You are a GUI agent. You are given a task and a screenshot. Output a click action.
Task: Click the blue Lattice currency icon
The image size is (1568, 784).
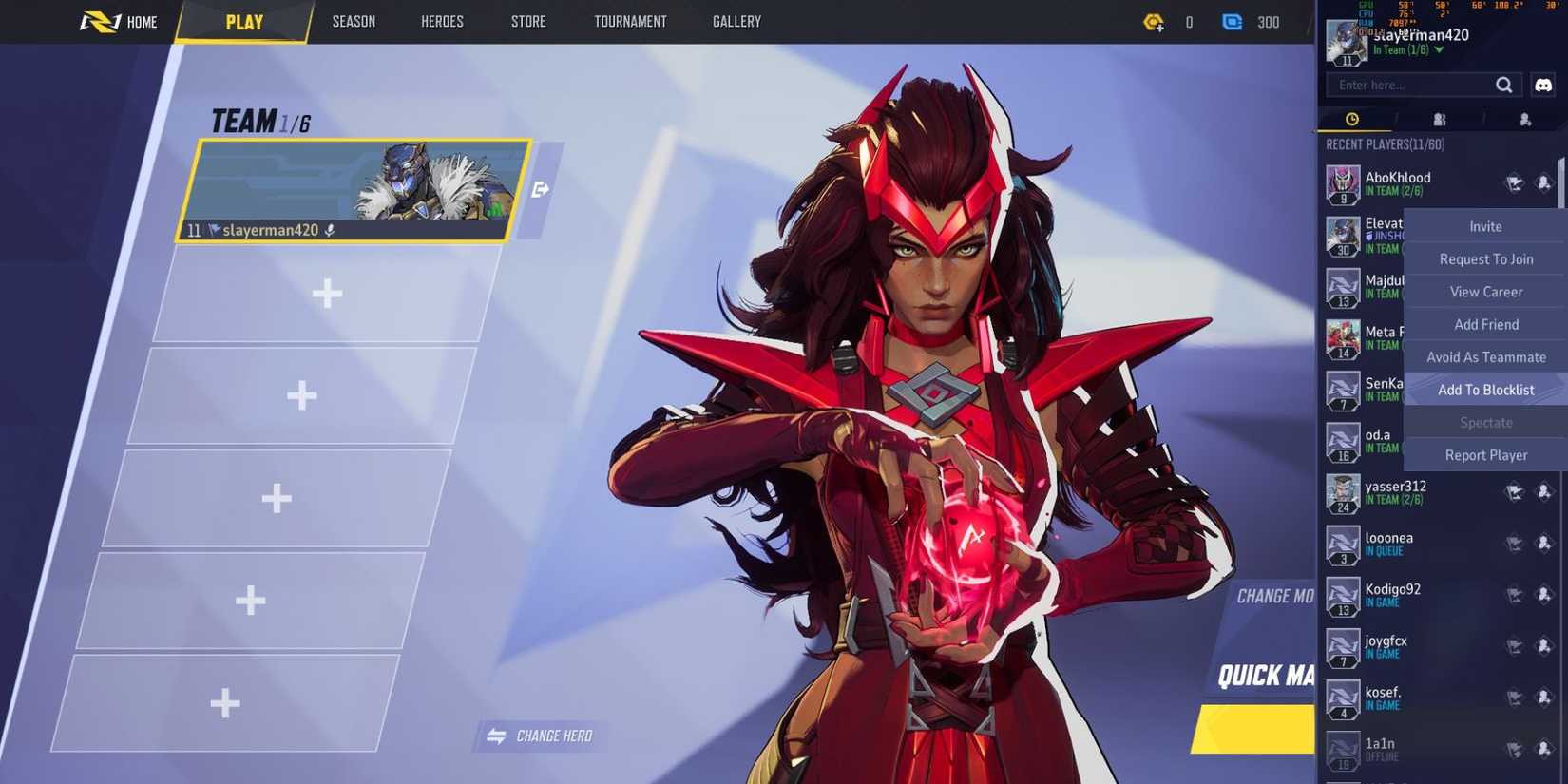click(x=1232, y=22)
